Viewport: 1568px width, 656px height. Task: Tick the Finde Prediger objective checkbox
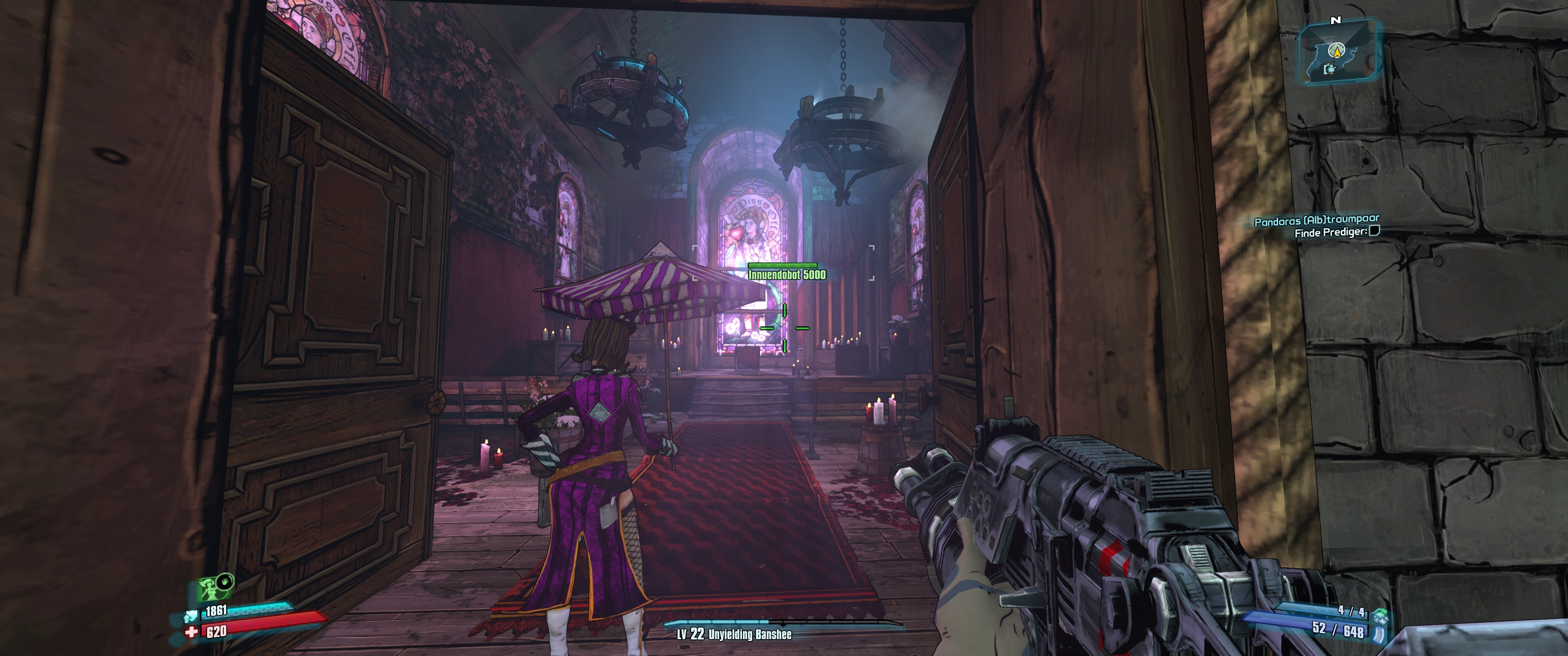pyautogui.click(x=1374, y=231)
